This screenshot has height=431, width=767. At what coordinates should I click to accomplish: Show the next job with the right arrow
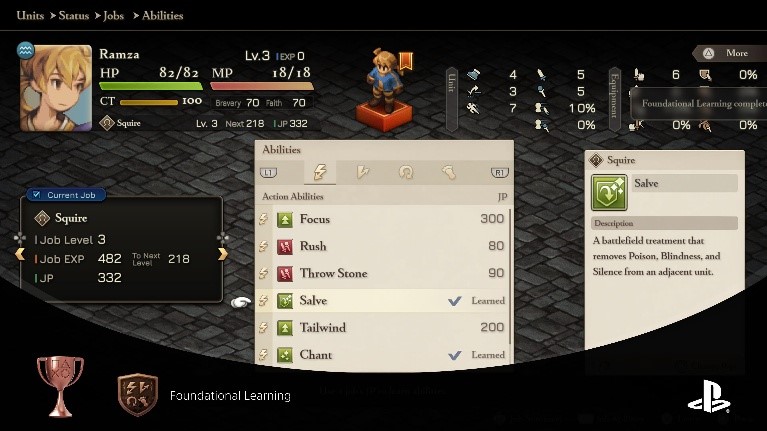[223, 254]
